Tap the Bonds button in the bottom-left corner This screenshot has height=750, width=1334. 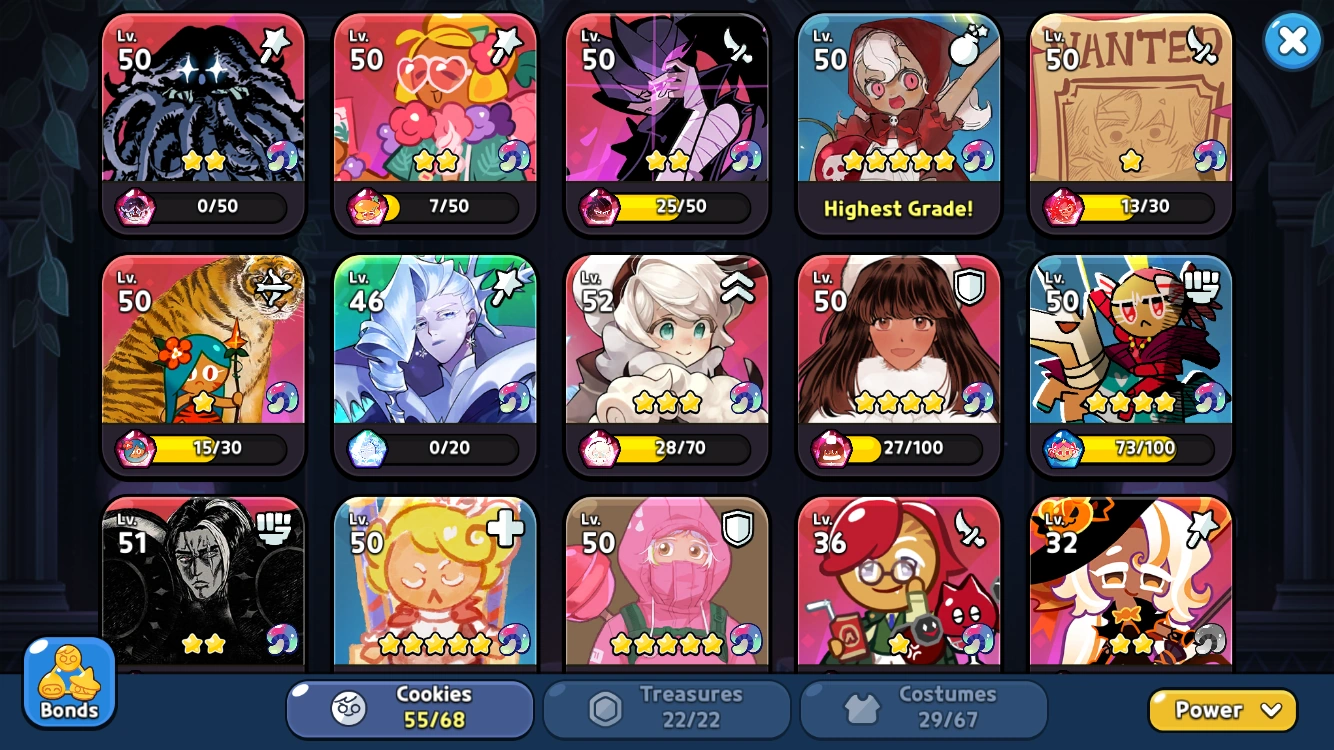click(x=68, y=683)
